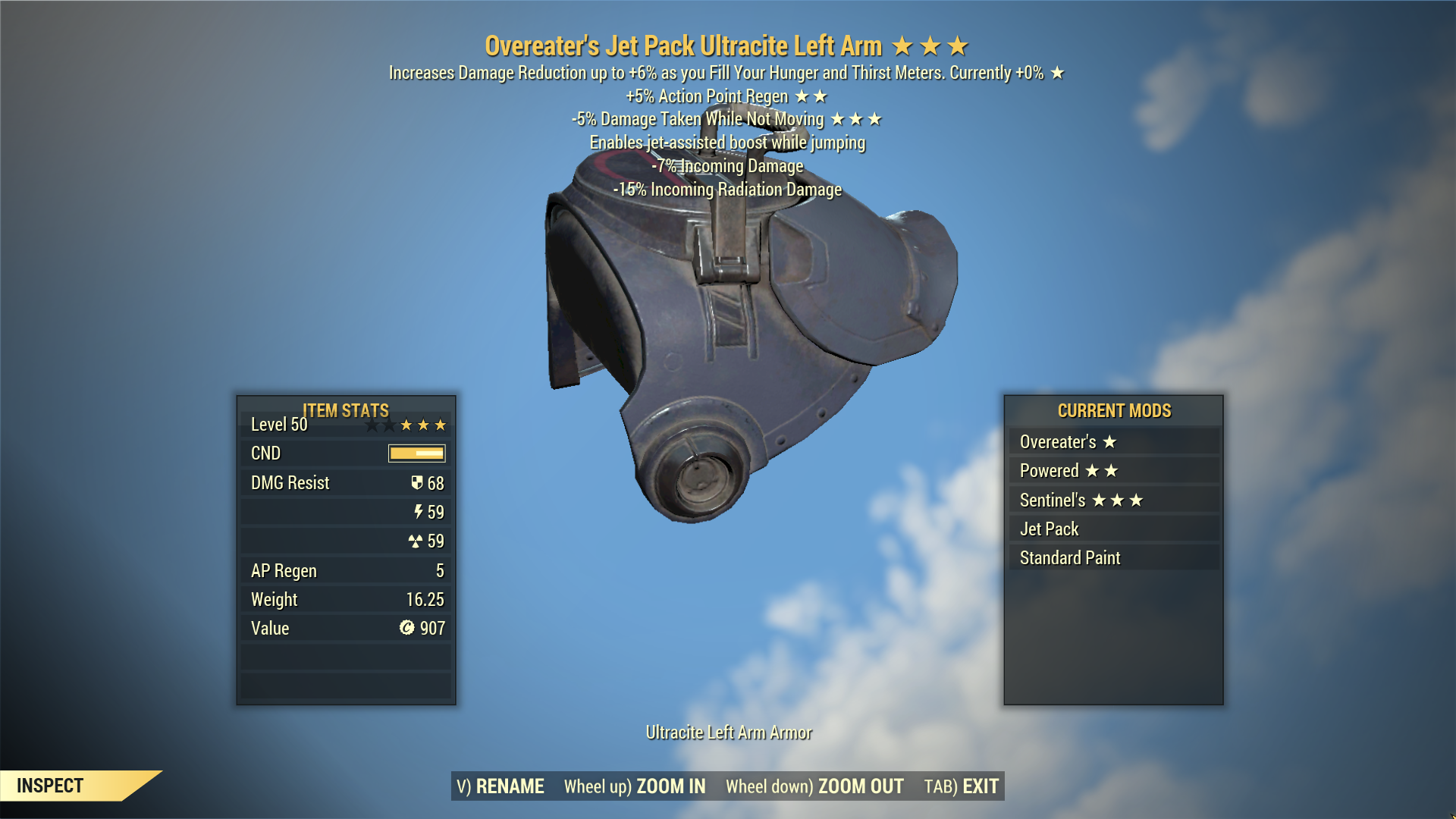Select the Standard Paint mod entry
The width and height of the screenshot is (1456, 819).
click(1113, 558)
